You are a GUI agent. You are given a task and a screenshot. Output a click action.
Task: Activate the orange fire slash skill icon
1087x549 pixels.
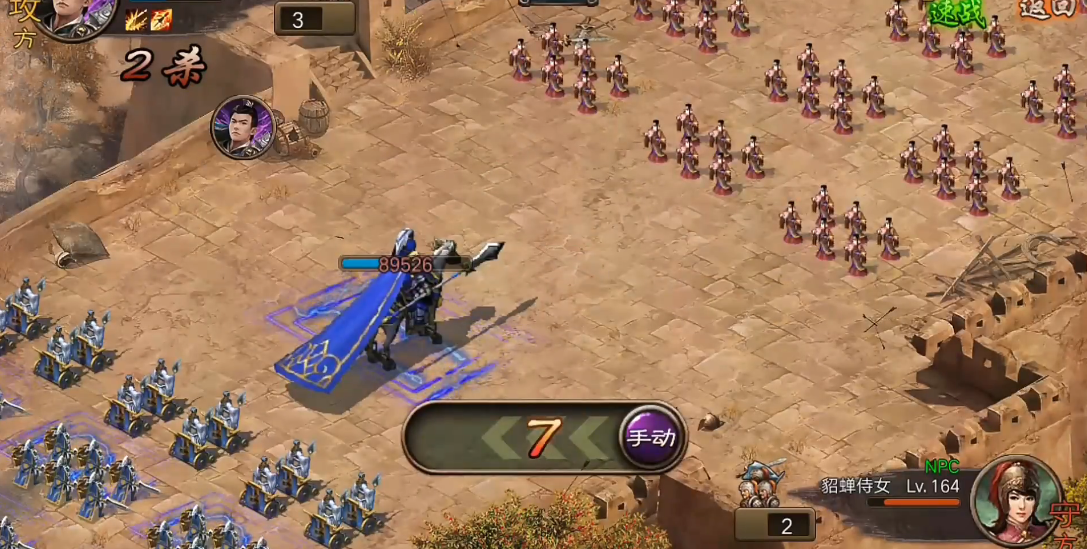click(x=161, y=19)
